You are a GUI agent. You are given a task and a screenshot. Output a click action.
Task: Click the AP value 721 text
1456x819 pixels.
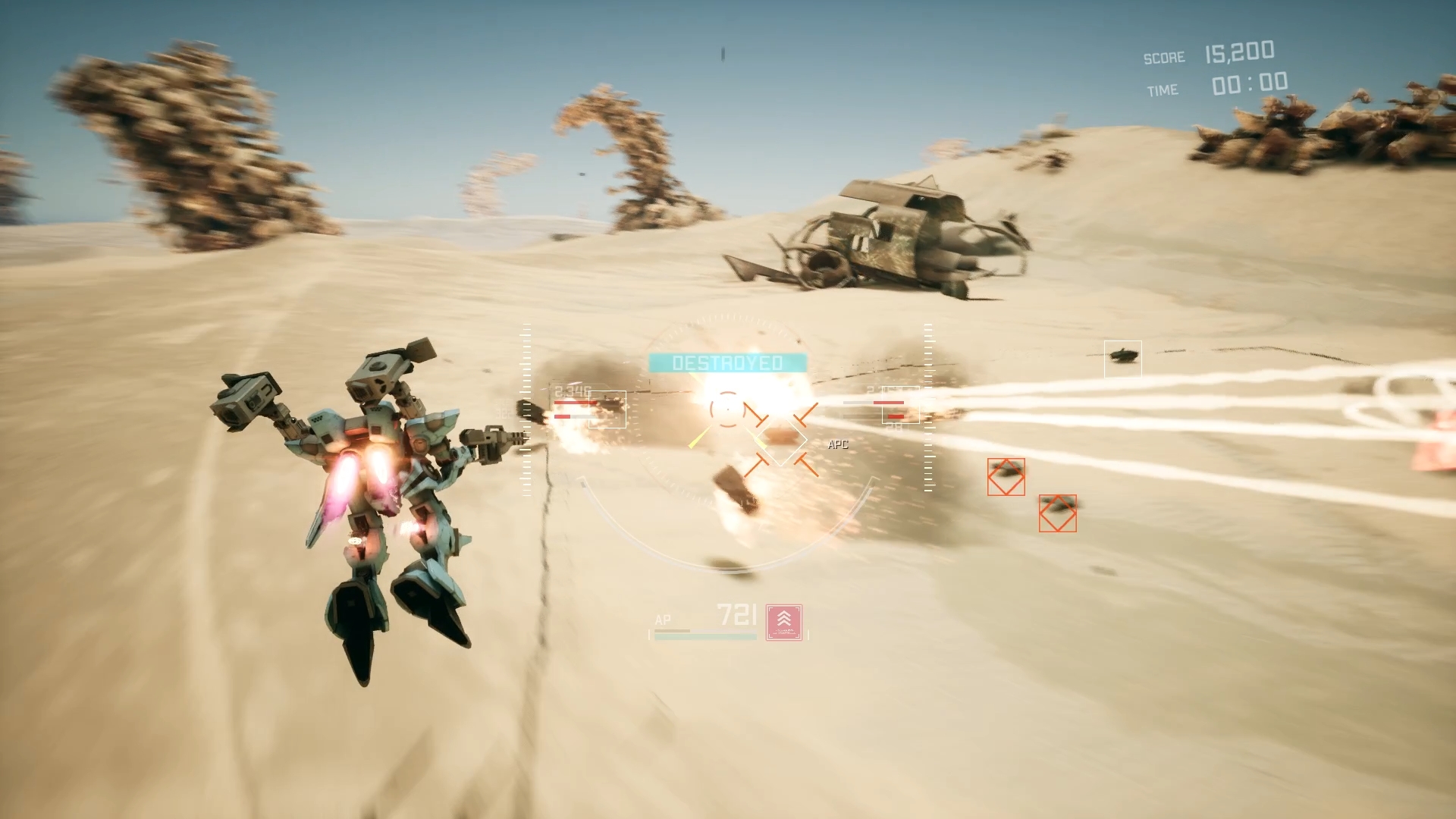pos(738,616)
